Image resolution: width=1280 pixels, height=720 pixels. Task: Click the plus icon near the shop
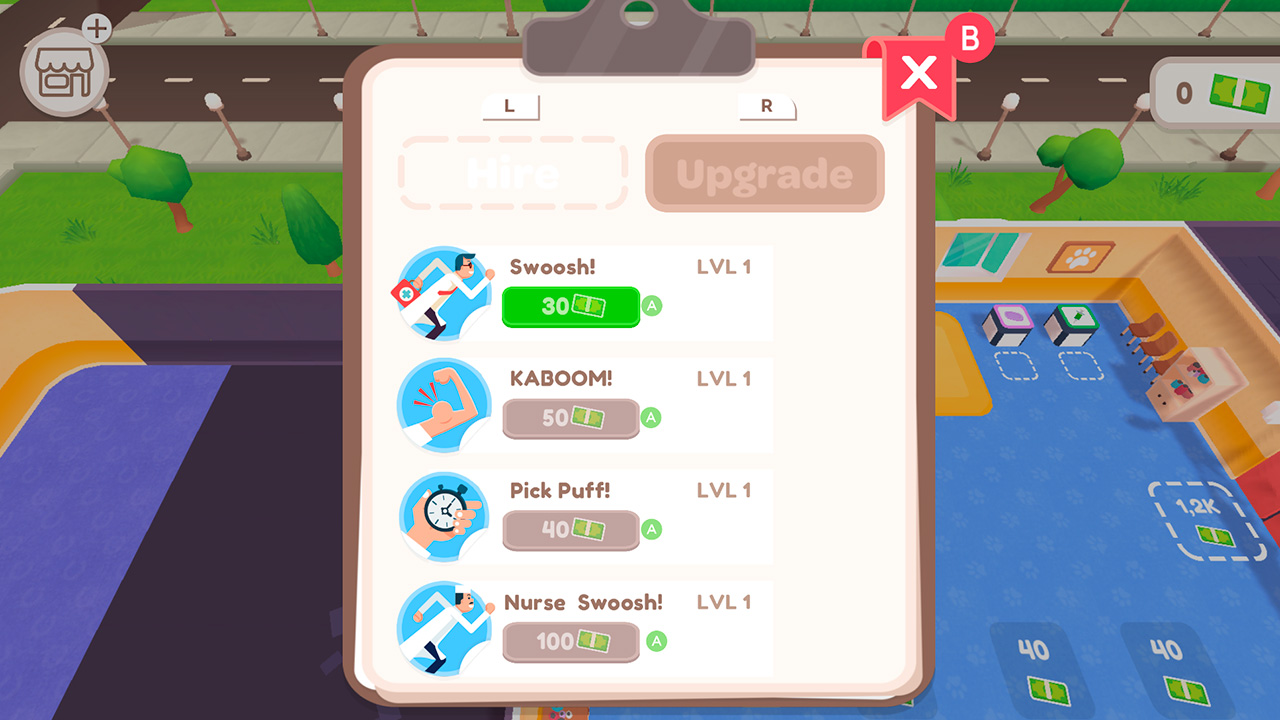97,29
